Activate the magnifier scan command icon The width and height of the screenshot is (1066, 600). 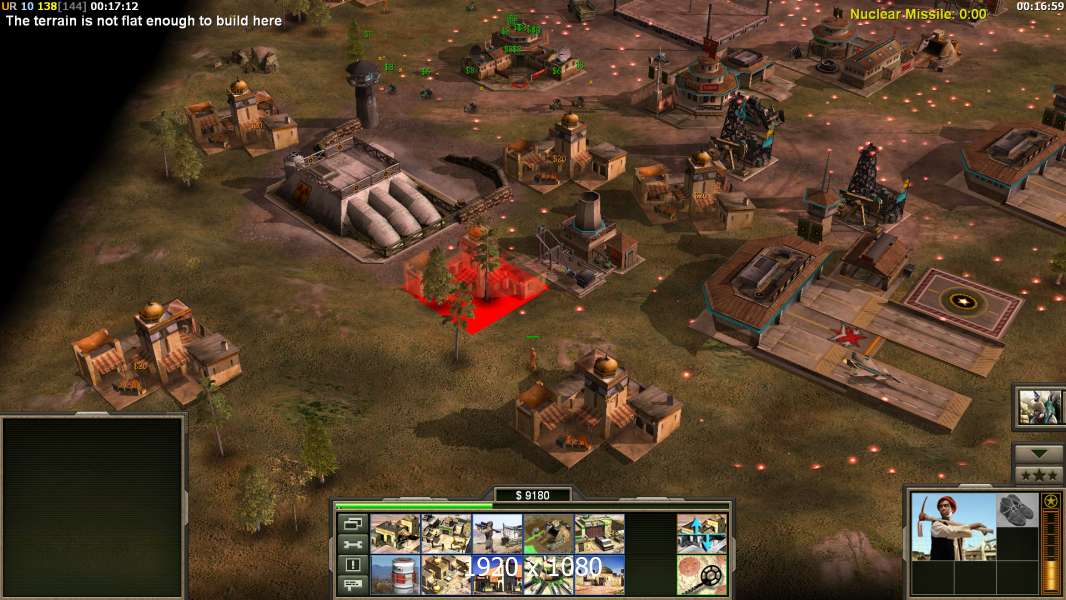pyautogui.click(x=701, y=574)
